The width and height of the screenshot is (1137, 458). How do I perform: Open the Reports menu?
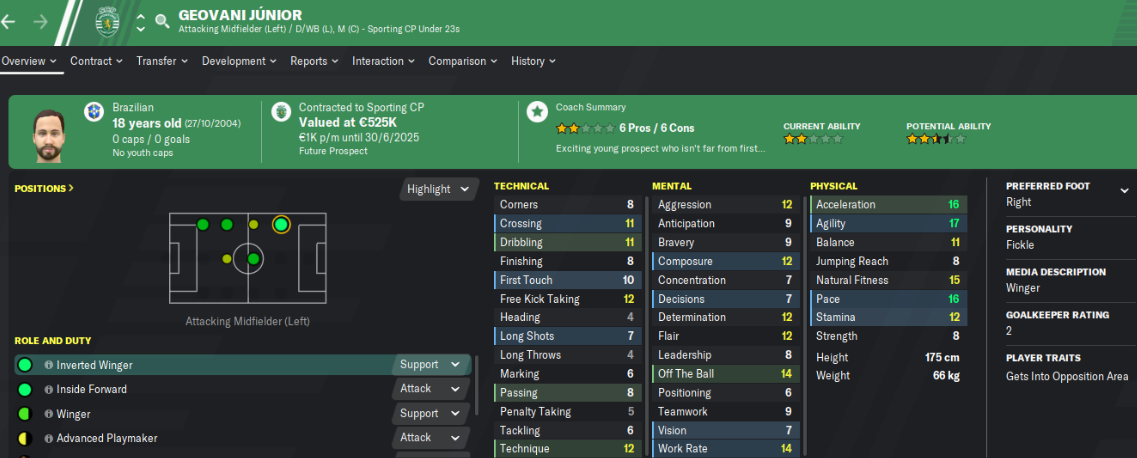[315, 61]
